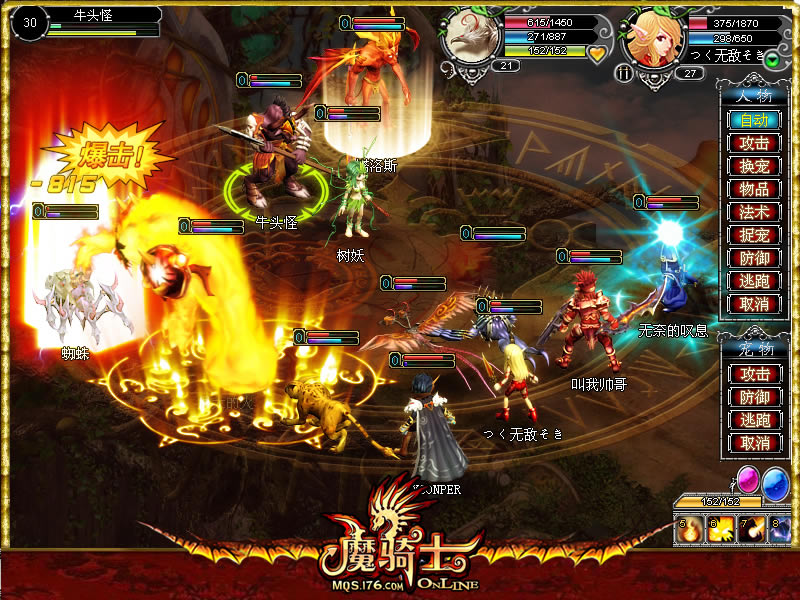Select the character's 防御 defend command
Screen dimensions: 800x600
pyautogui.click(x=754, y=258)
